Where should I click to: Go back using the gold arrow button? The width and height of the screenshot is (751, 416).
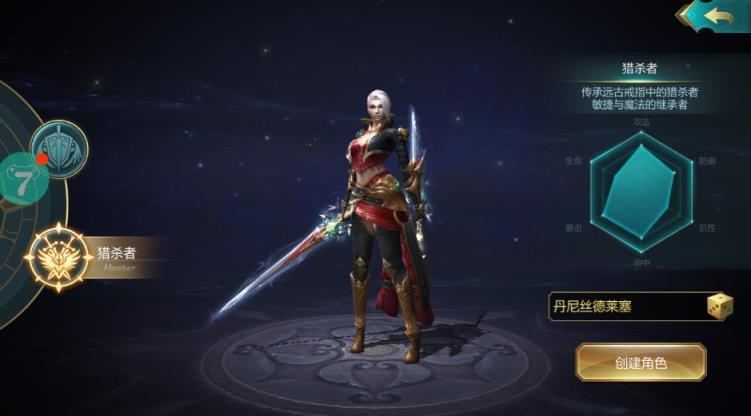pyautogui.click(x=715, y=15)
